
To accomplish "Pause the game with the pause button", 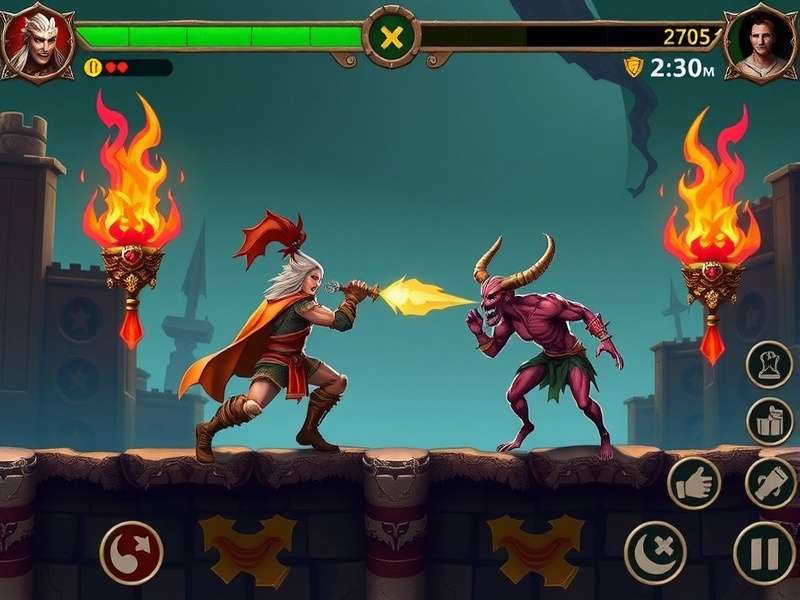I will click(x=765, y=552).
